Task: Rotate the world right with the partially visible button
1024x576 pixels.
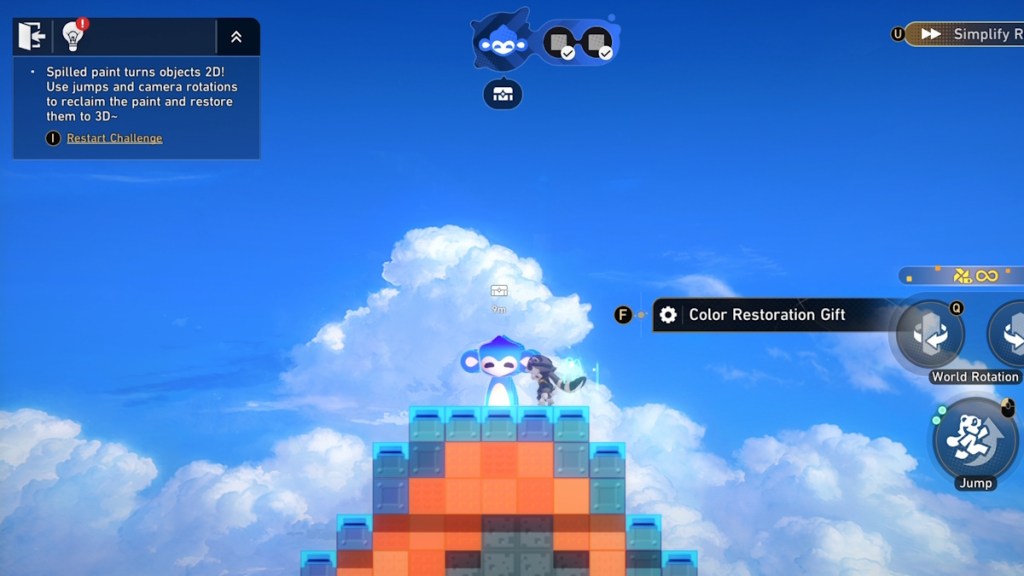Action: coord(1008,335)
